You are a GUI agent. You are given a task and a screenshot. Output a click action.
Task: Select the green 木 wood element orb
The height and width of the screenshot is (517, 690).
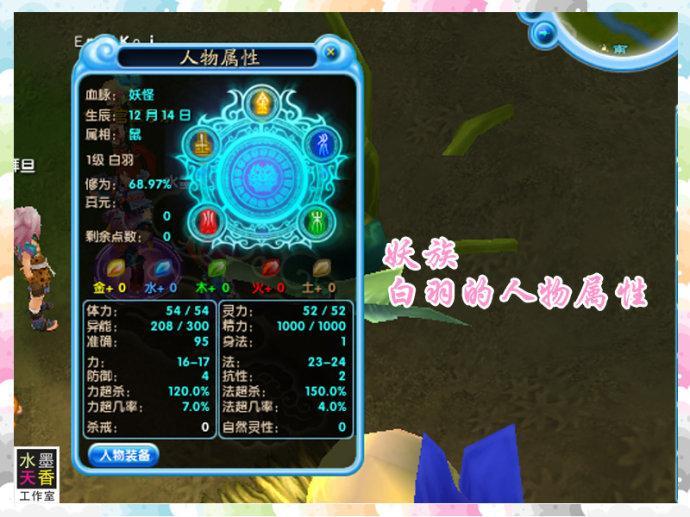tap(313, 217)
